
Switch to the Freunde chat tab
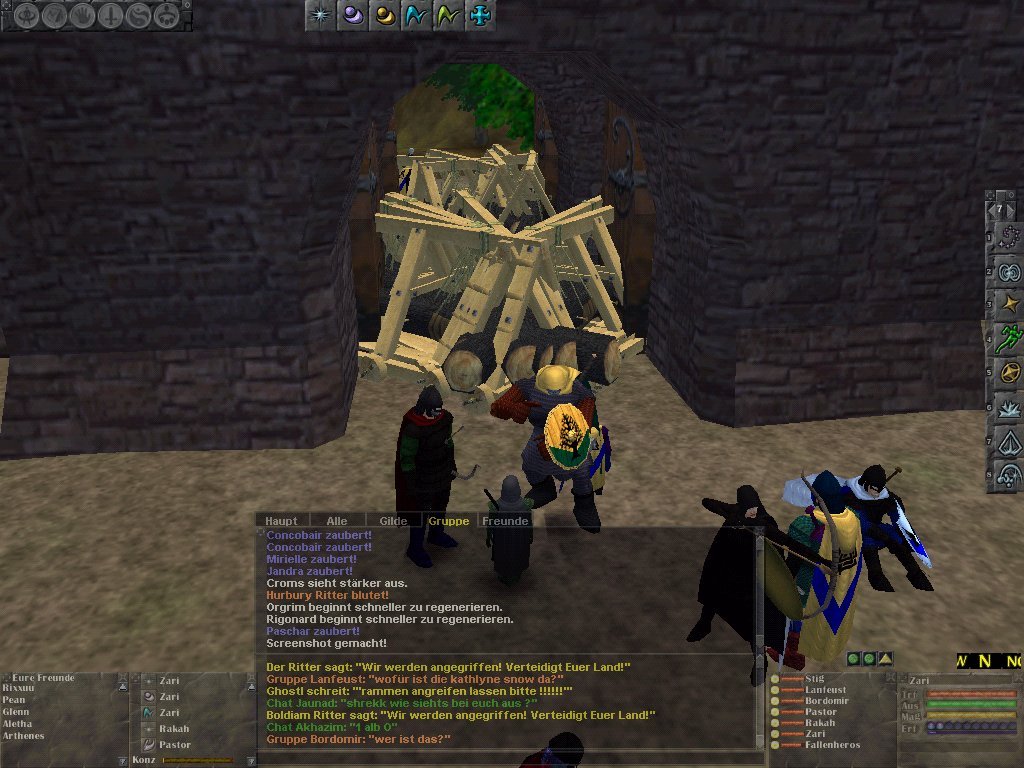[505, 521]
